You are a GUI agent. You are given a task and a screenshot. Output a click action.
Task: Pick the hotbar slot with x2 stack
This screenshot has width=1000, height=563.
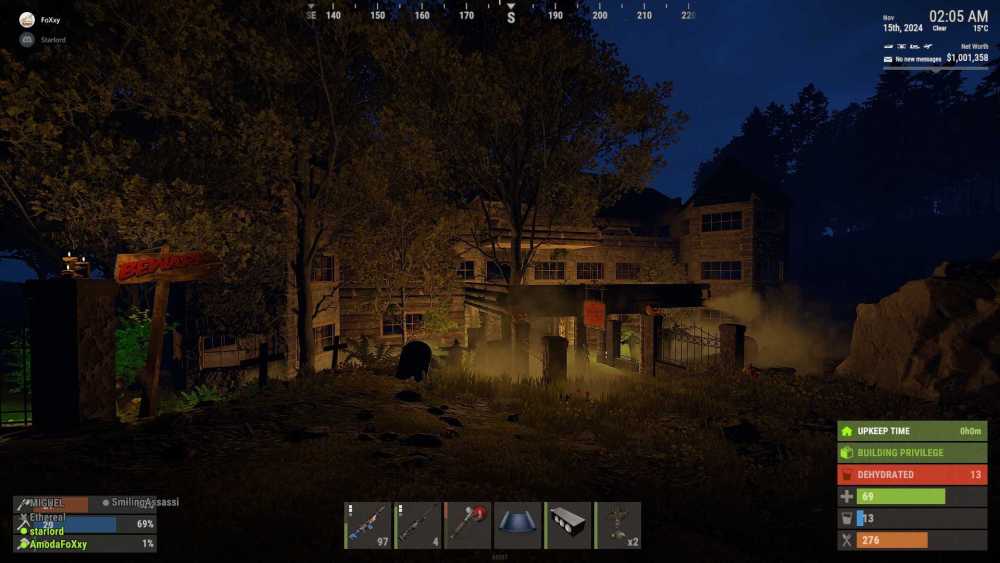pyautogui.click(x=618, y=525)
